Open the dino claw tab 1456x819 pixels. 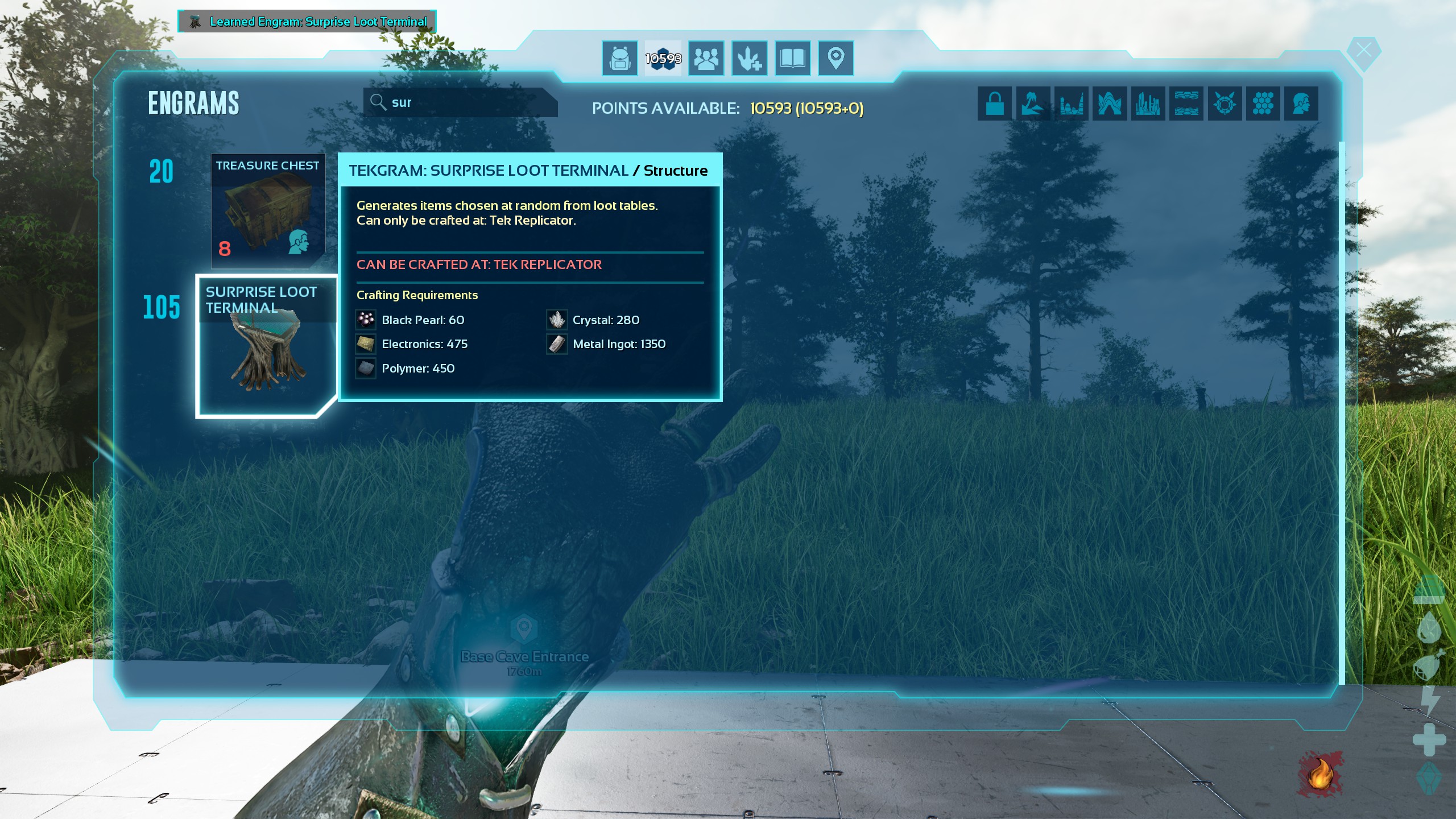tap(749, 58)
